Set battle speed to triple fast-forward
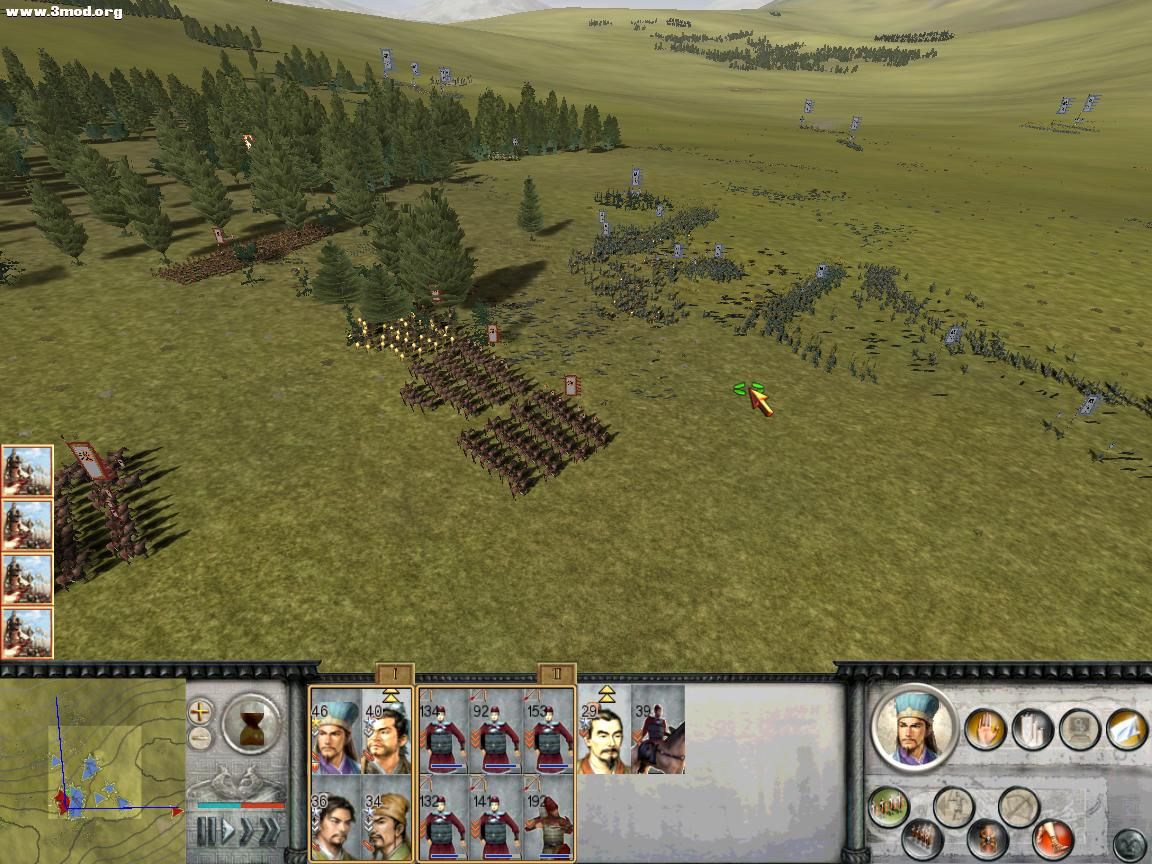 [x=269, y=830]
